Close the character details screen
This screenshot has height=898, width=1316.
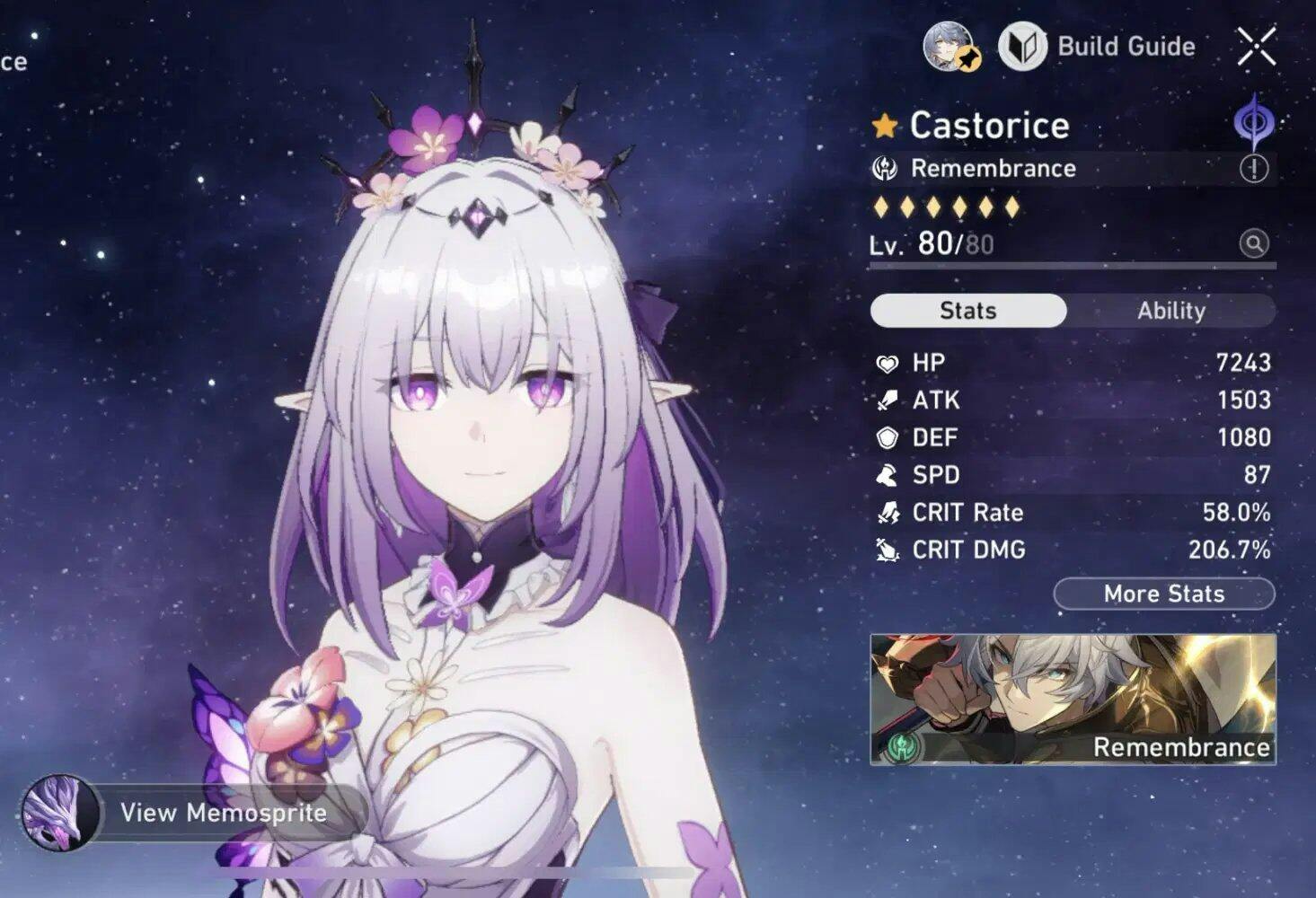point(1256,47)
